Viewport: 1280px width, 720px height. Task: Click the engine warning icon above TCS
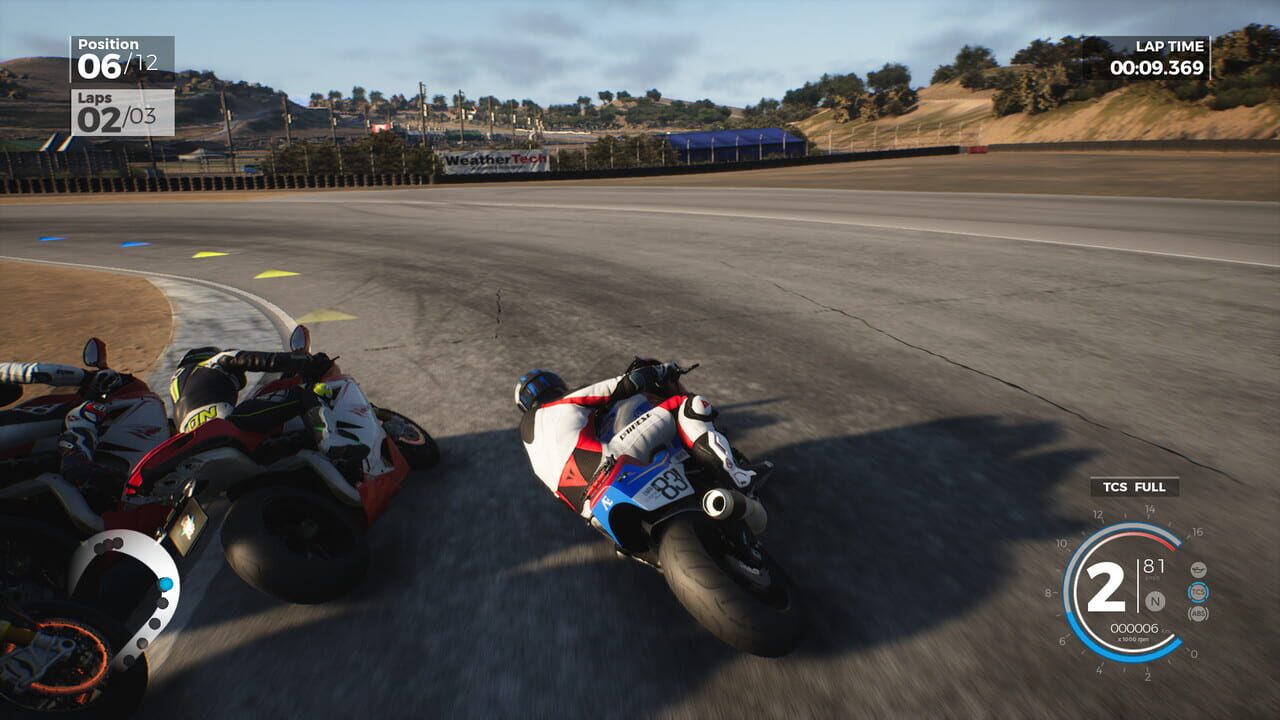coord(1198,570)
